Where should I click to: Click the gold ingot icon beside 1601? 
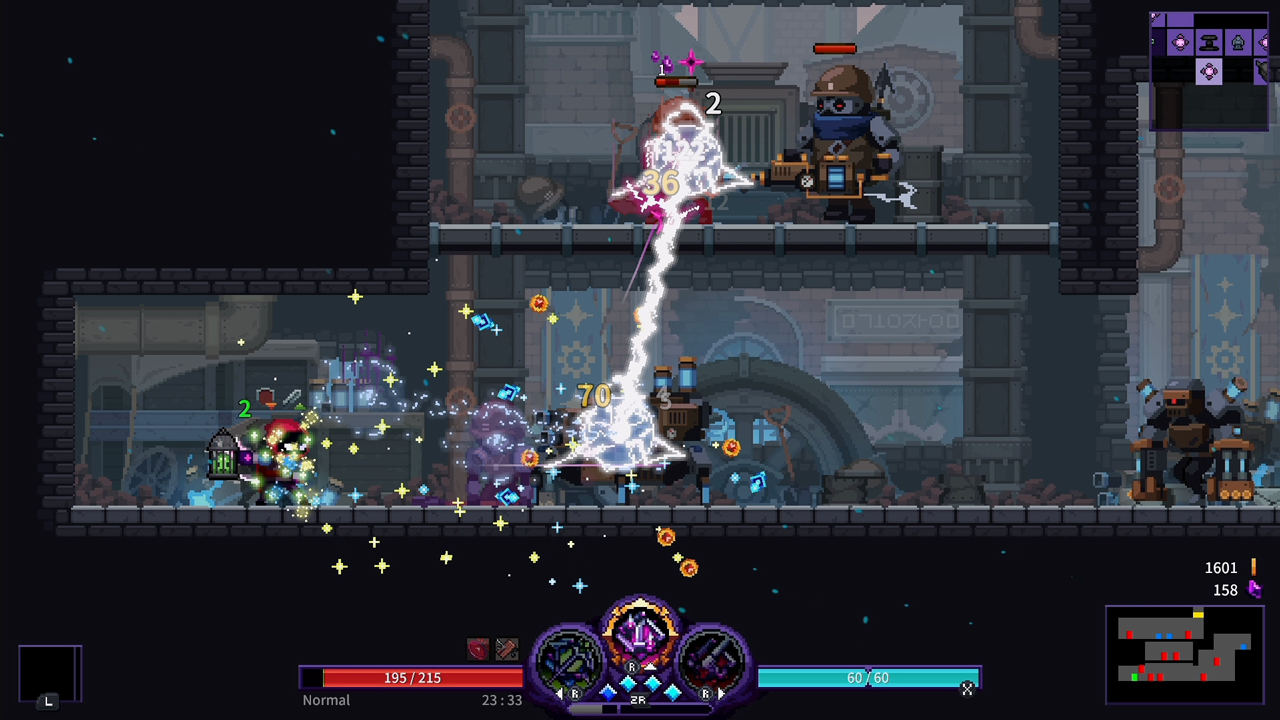click(x=1254, y=567)
